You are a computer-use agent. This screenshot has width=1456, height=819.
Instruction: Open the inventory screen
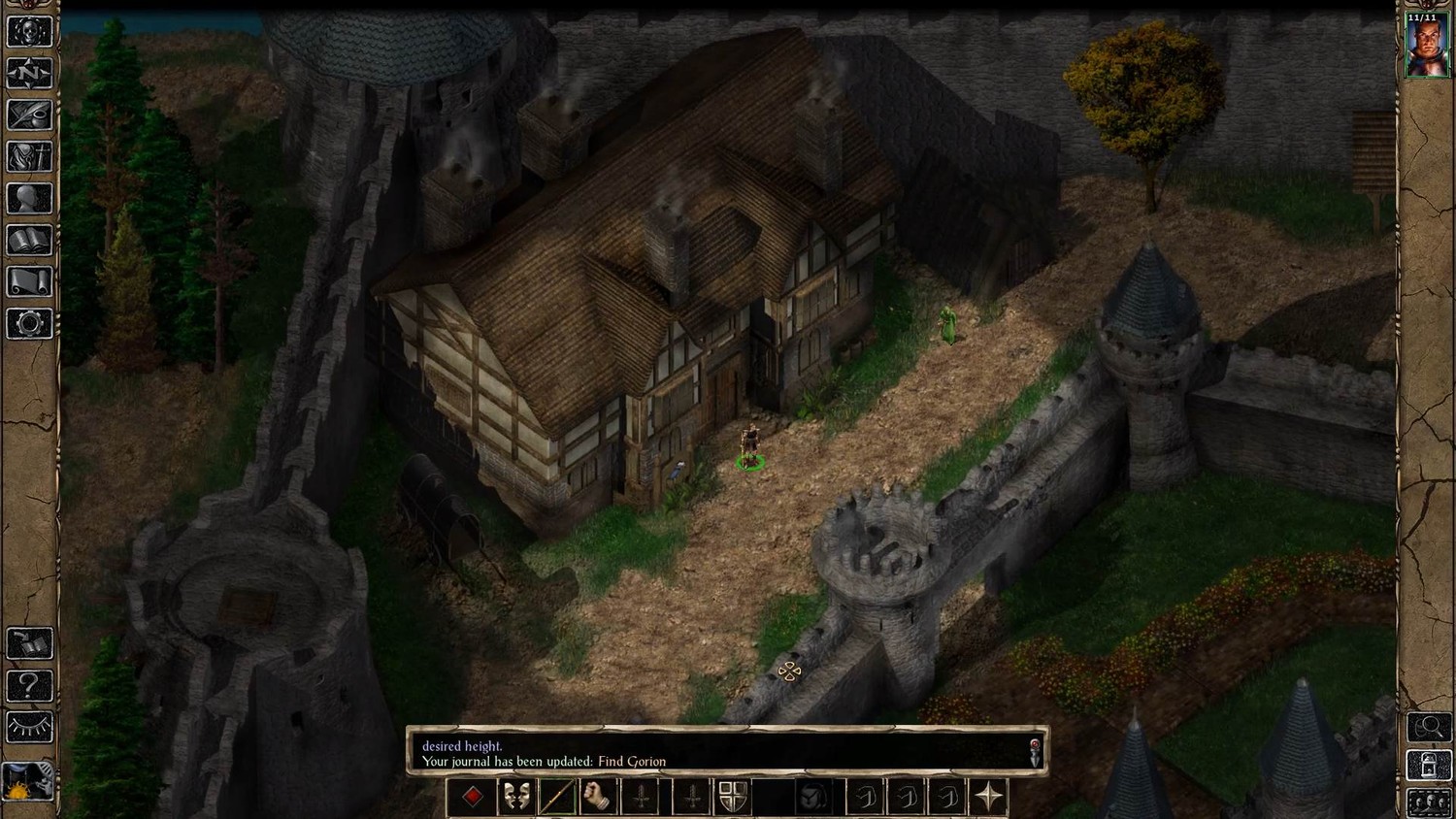click(29, 156)
